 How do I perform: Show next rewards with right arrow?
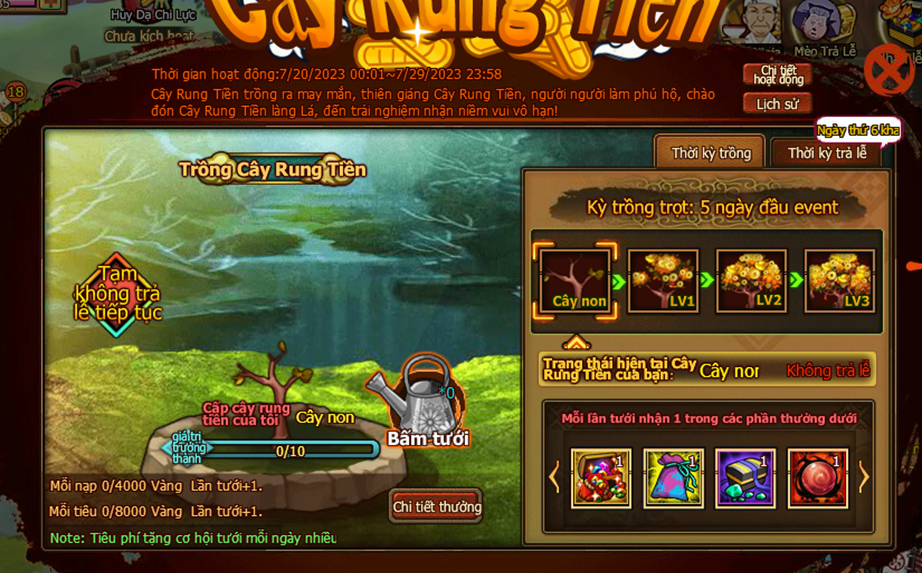[x=864, y=478]
